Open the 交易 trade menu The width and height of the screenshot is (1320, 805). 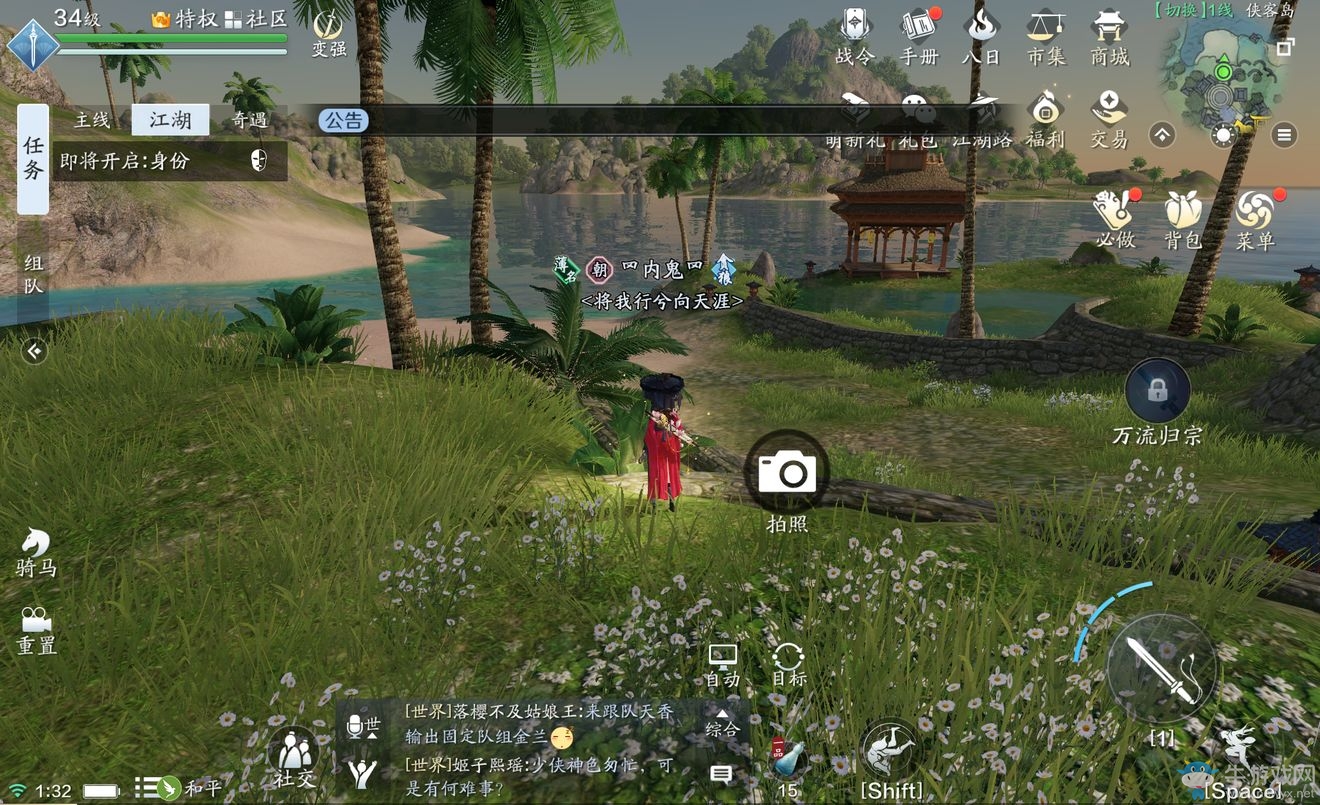pos(1108,118)
